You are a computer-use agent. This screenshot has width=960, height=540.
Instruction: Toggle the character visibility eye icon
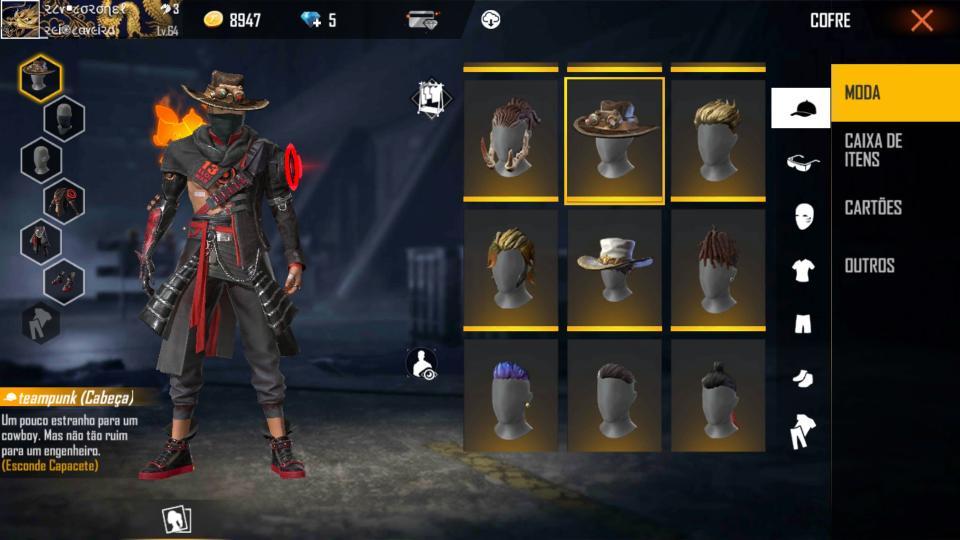click(x=424, y=364)
